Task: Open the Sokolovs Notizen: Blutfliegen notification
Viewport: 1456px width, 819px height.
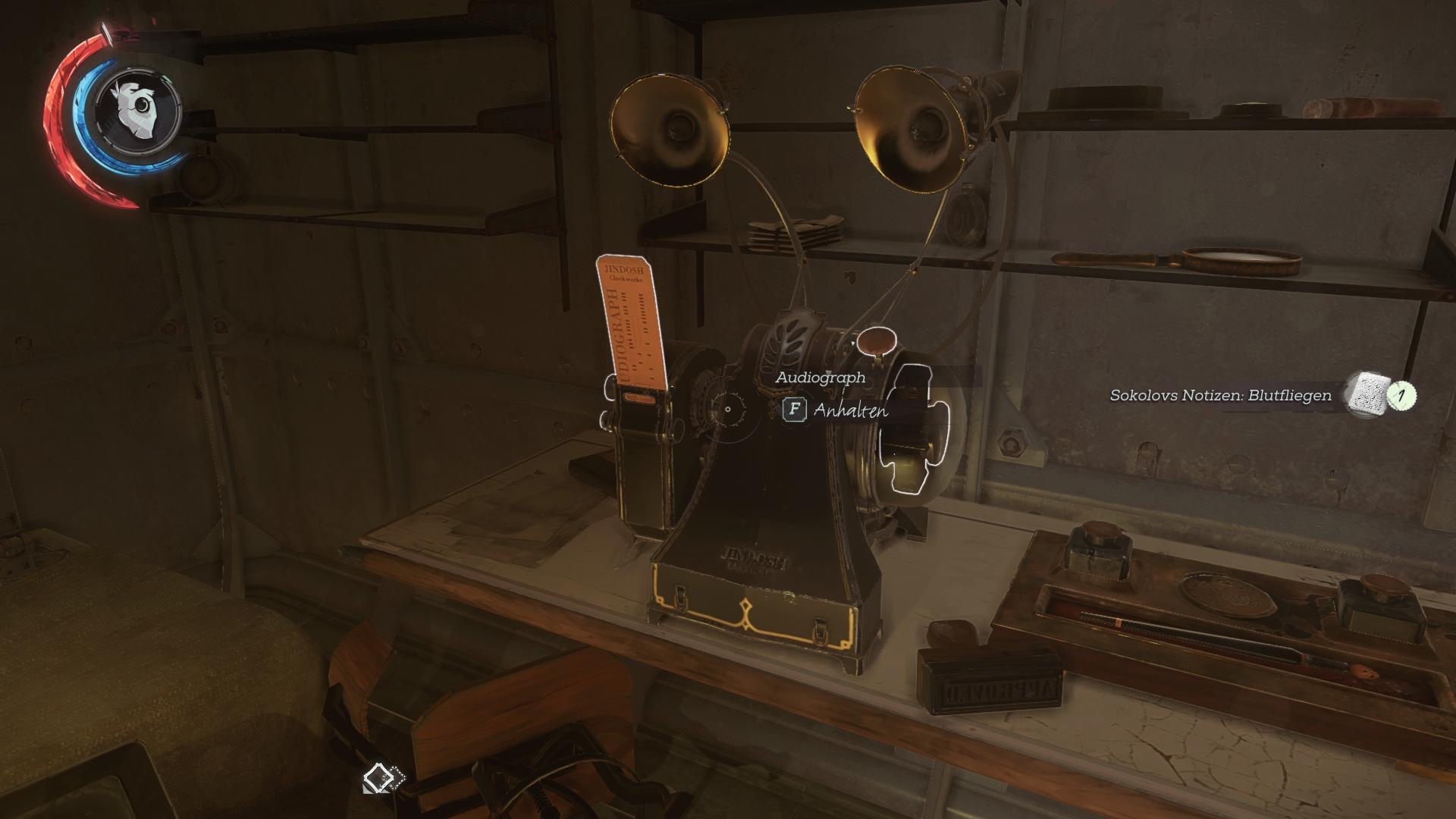Action: (1220, 395)
